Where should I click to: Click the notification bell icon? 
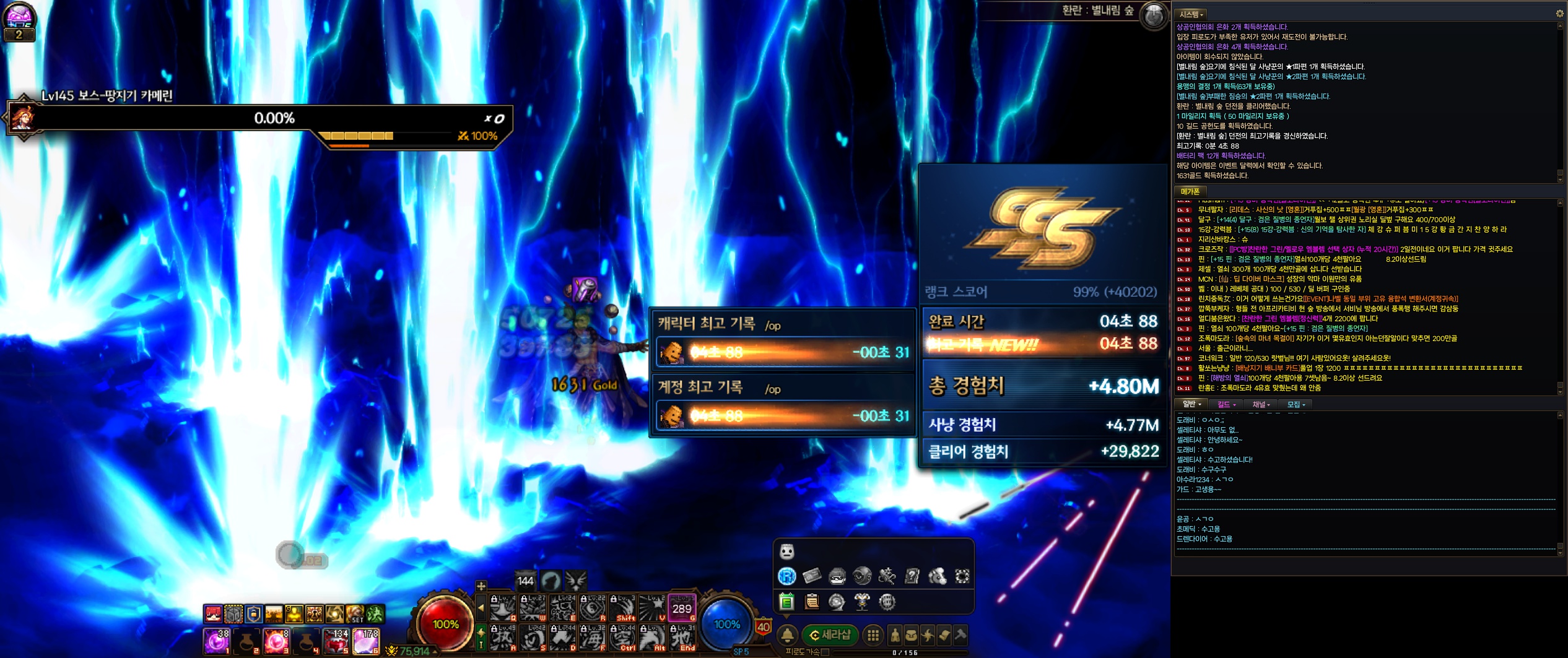click(x=787, y=634)
